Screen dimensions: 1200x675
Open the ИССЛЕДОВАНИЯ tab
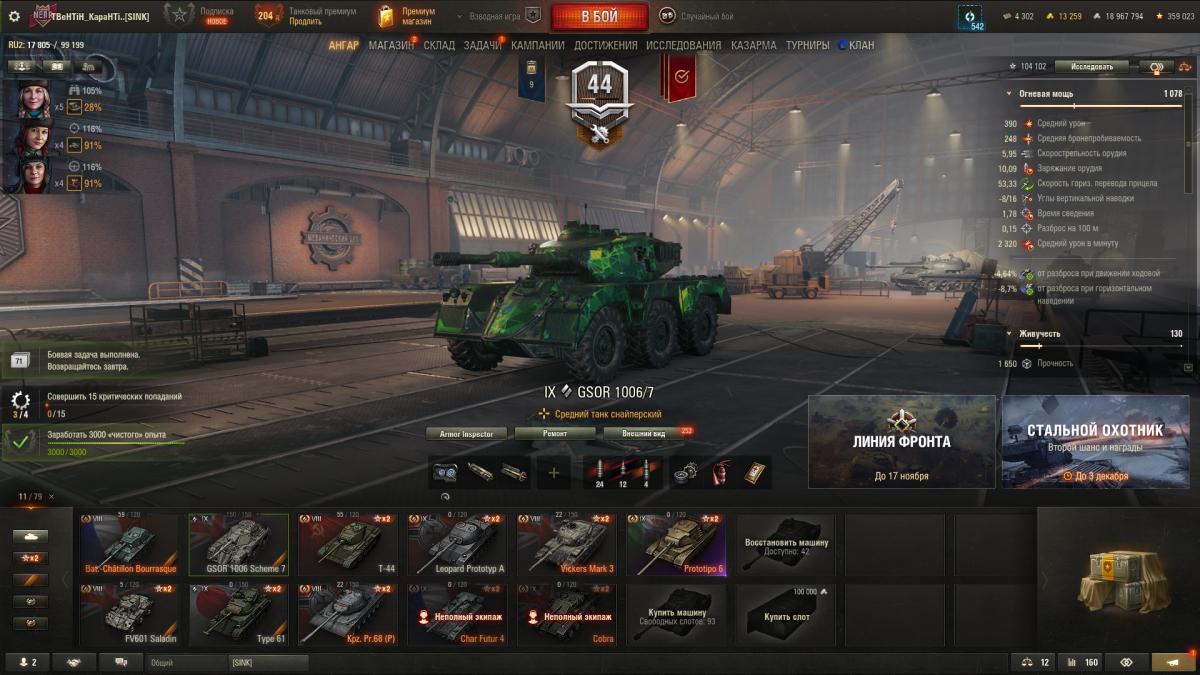click(683, 45)
